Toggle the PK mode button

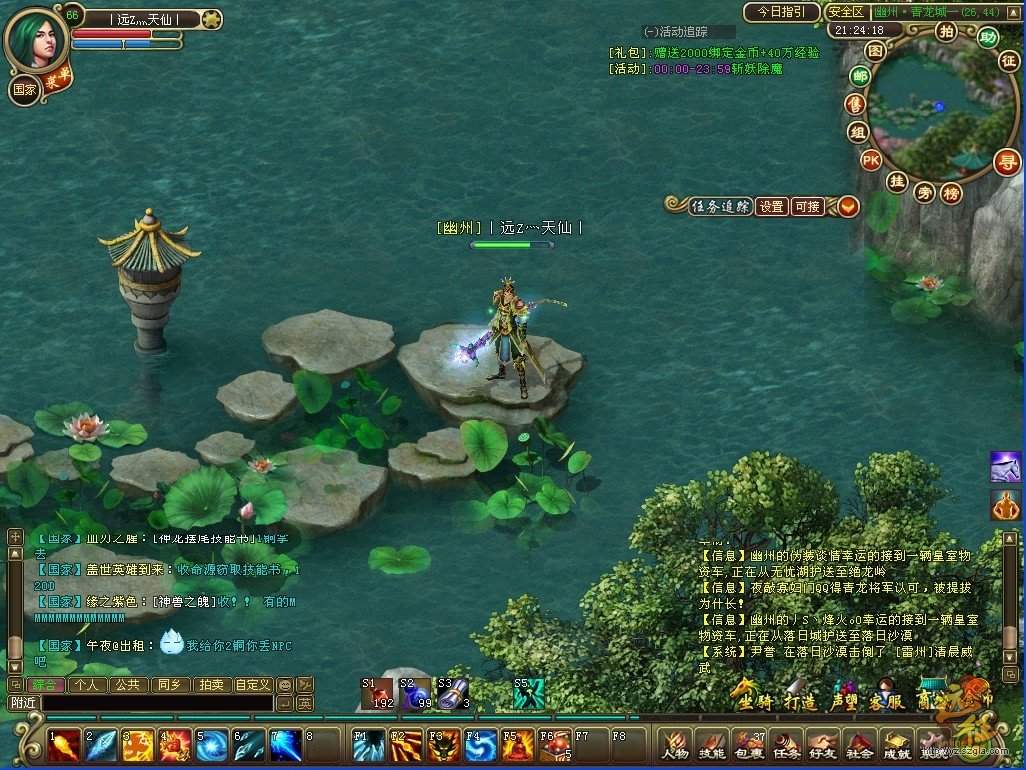[x=872, y=160]
